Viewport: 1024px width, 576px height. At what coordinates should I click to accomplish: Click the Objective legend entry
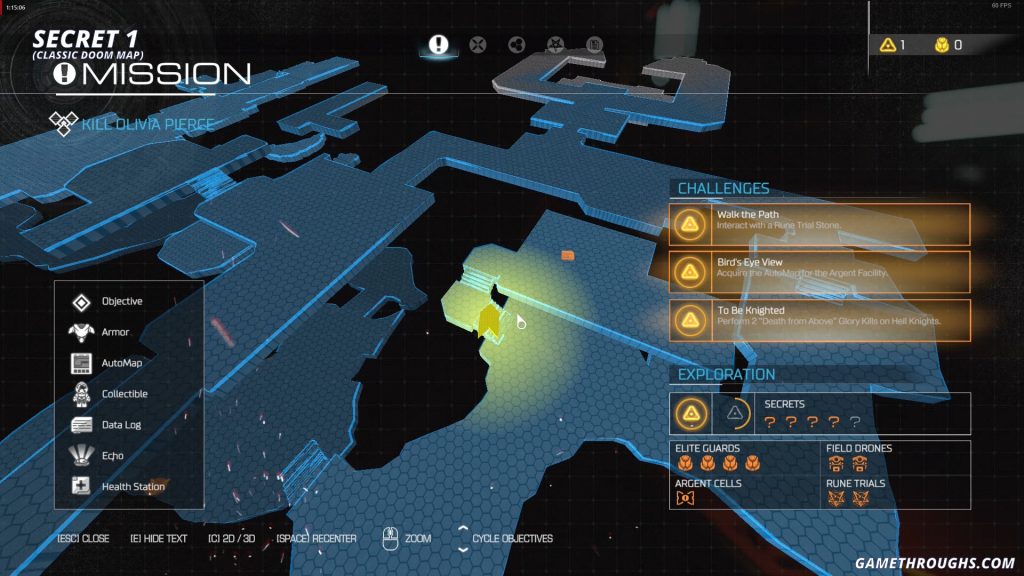click(x=120, y=301)
